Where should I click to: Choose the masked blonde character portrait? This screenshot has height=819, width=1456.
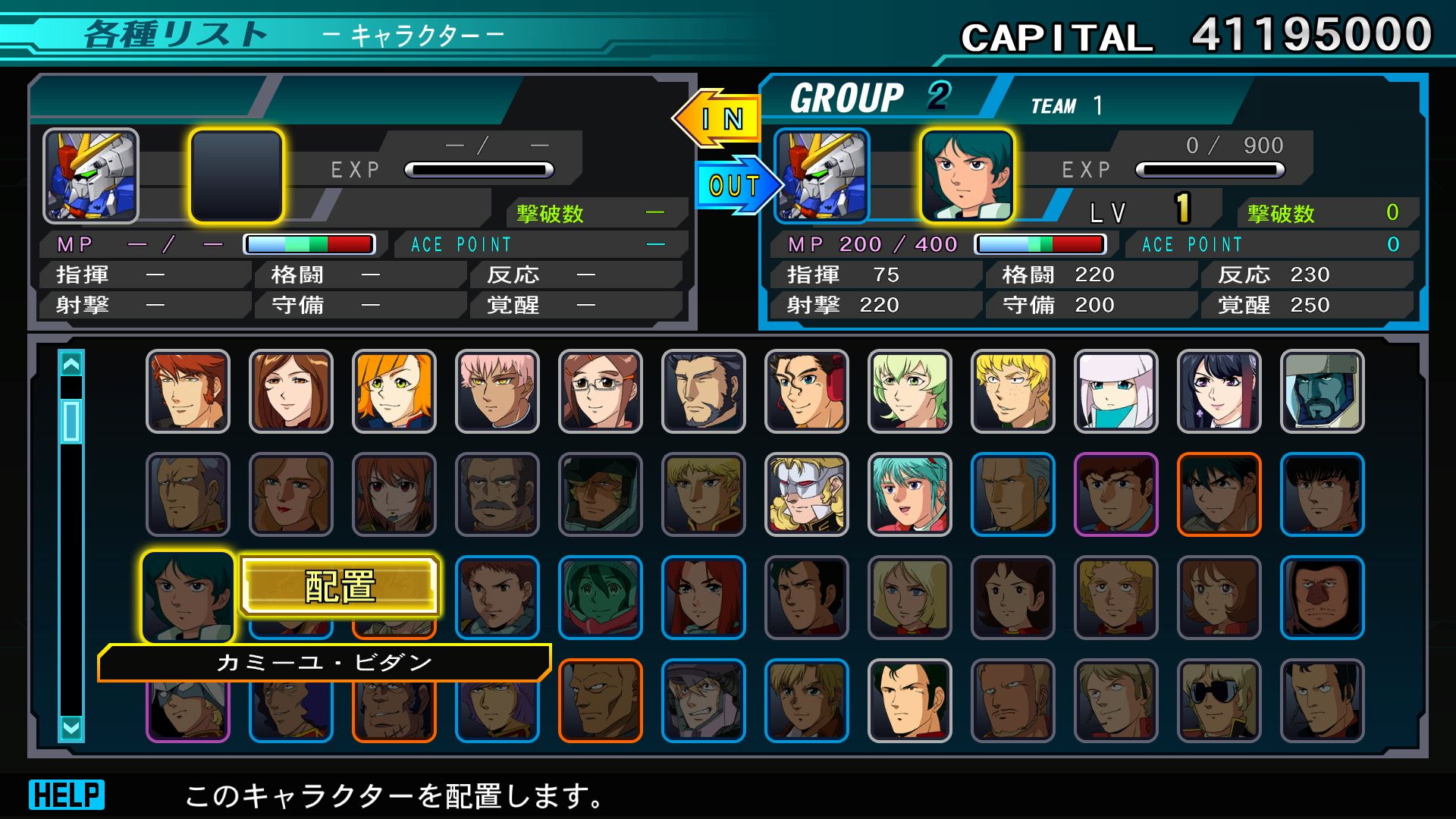click(806, 494)
